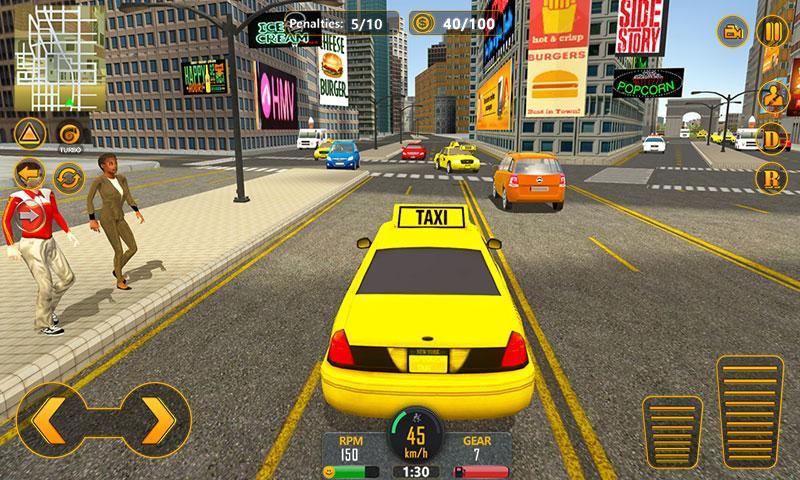Step on the accelerator pedal
This screenshot has width=800, height=480.
point(752,414)
